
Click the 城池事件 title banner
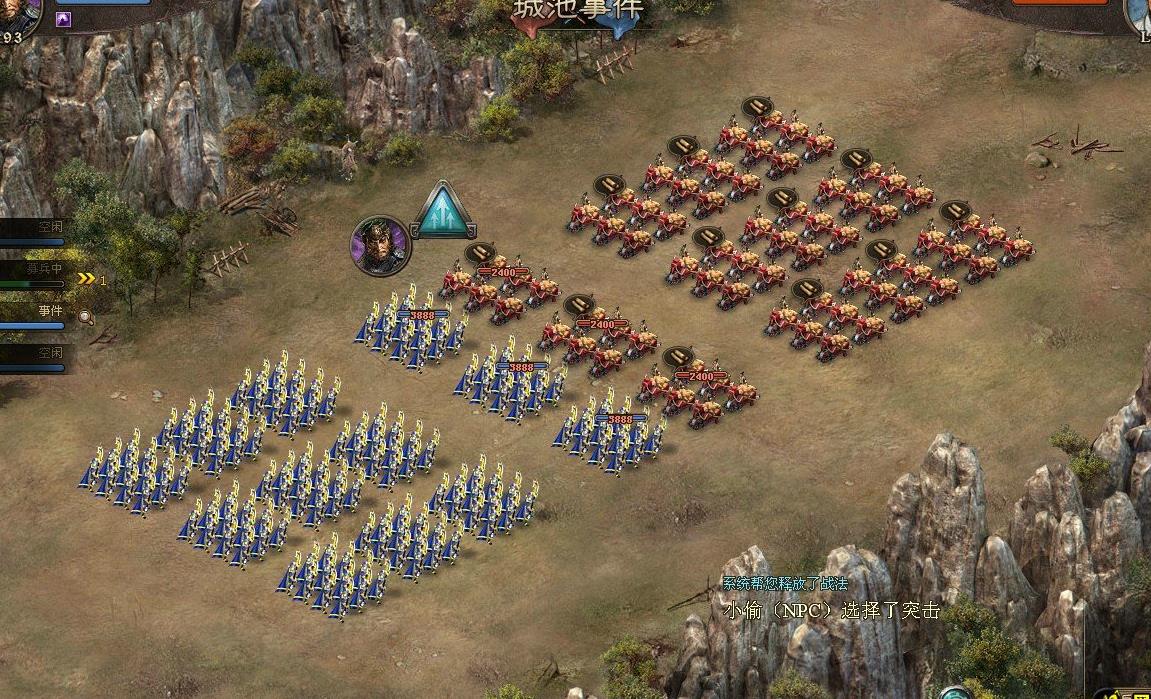(x=579, y=14)
